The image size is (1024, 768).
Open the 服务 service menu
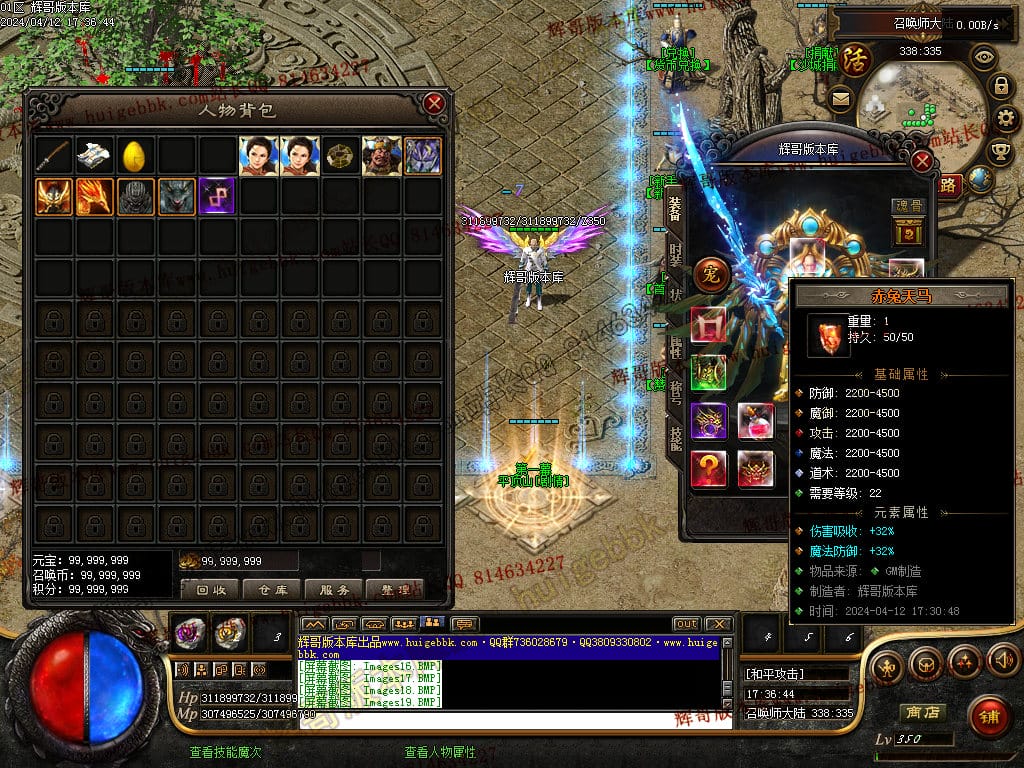click(334, 590)
